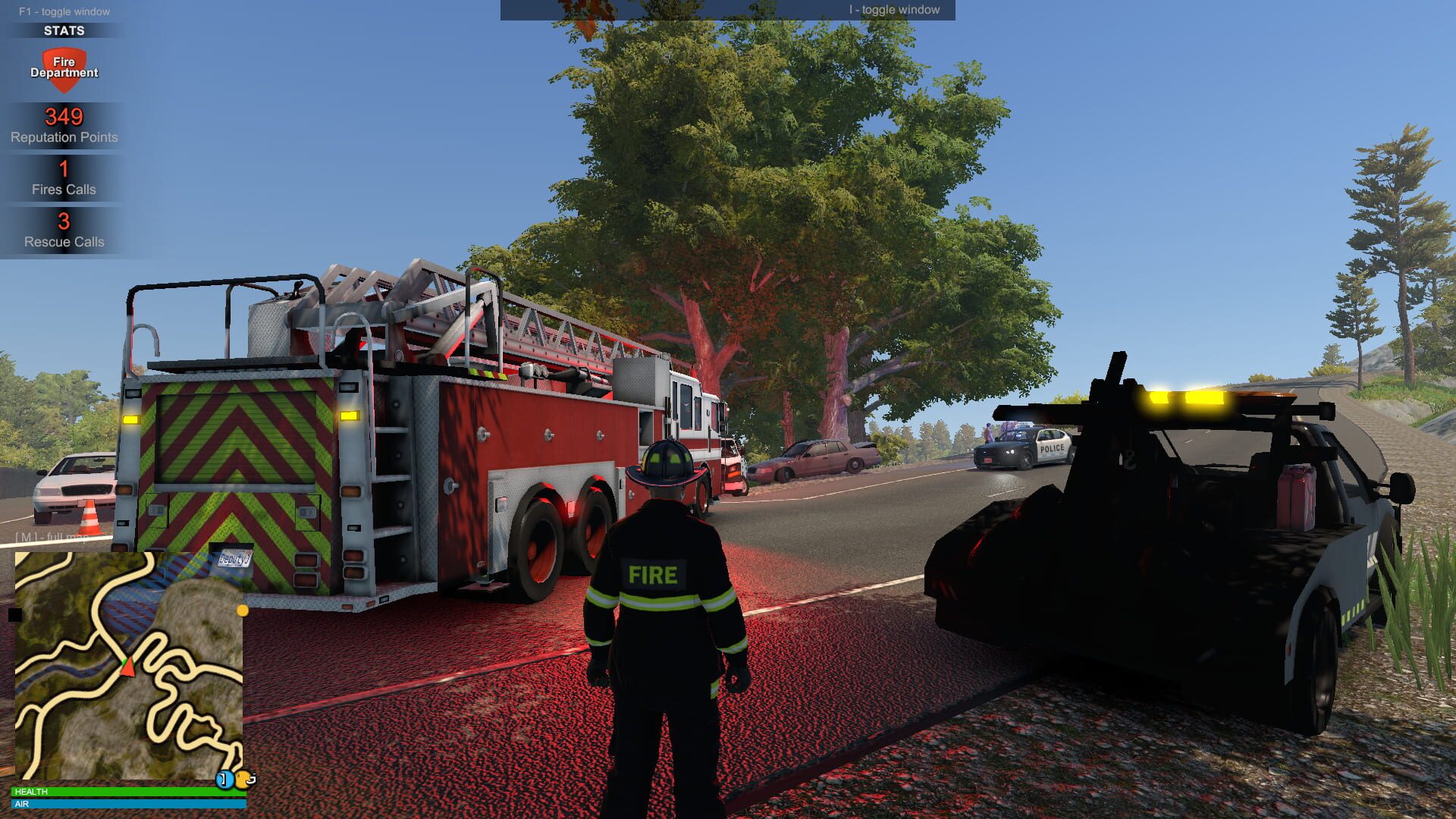Click the STATS header
1456x819 pixels.
64,31
